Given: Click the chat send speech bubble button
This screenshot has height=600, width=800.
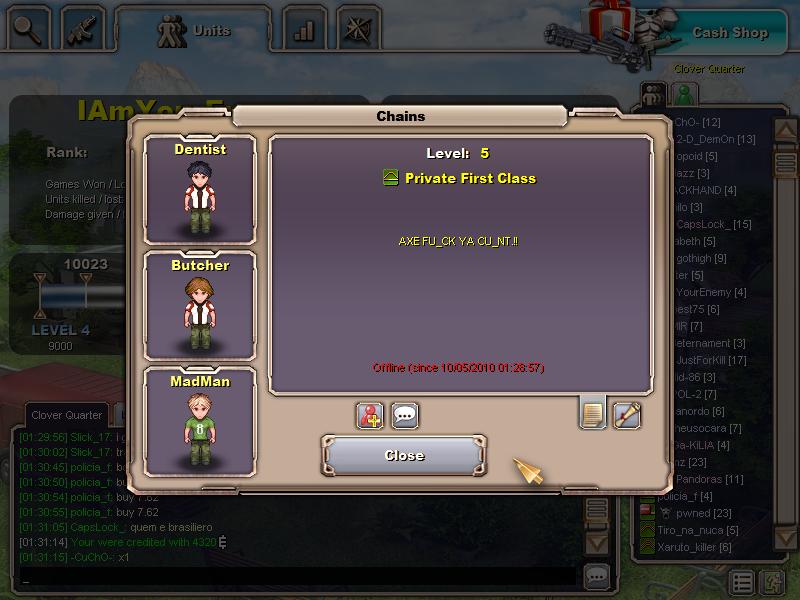Looking at the screenshot, I should [x=597, y=576].
